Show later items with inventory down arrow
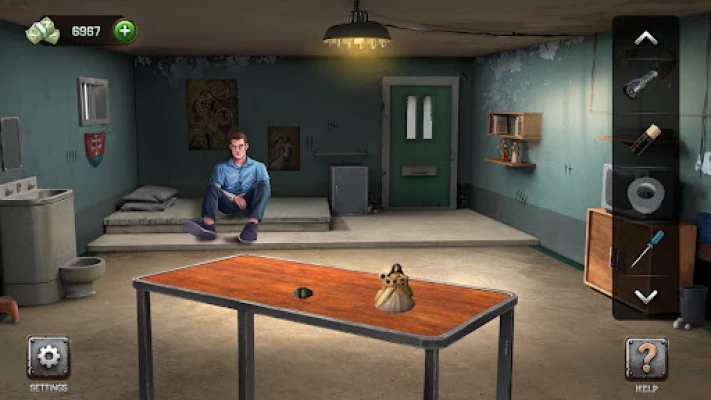 point(646,296)
